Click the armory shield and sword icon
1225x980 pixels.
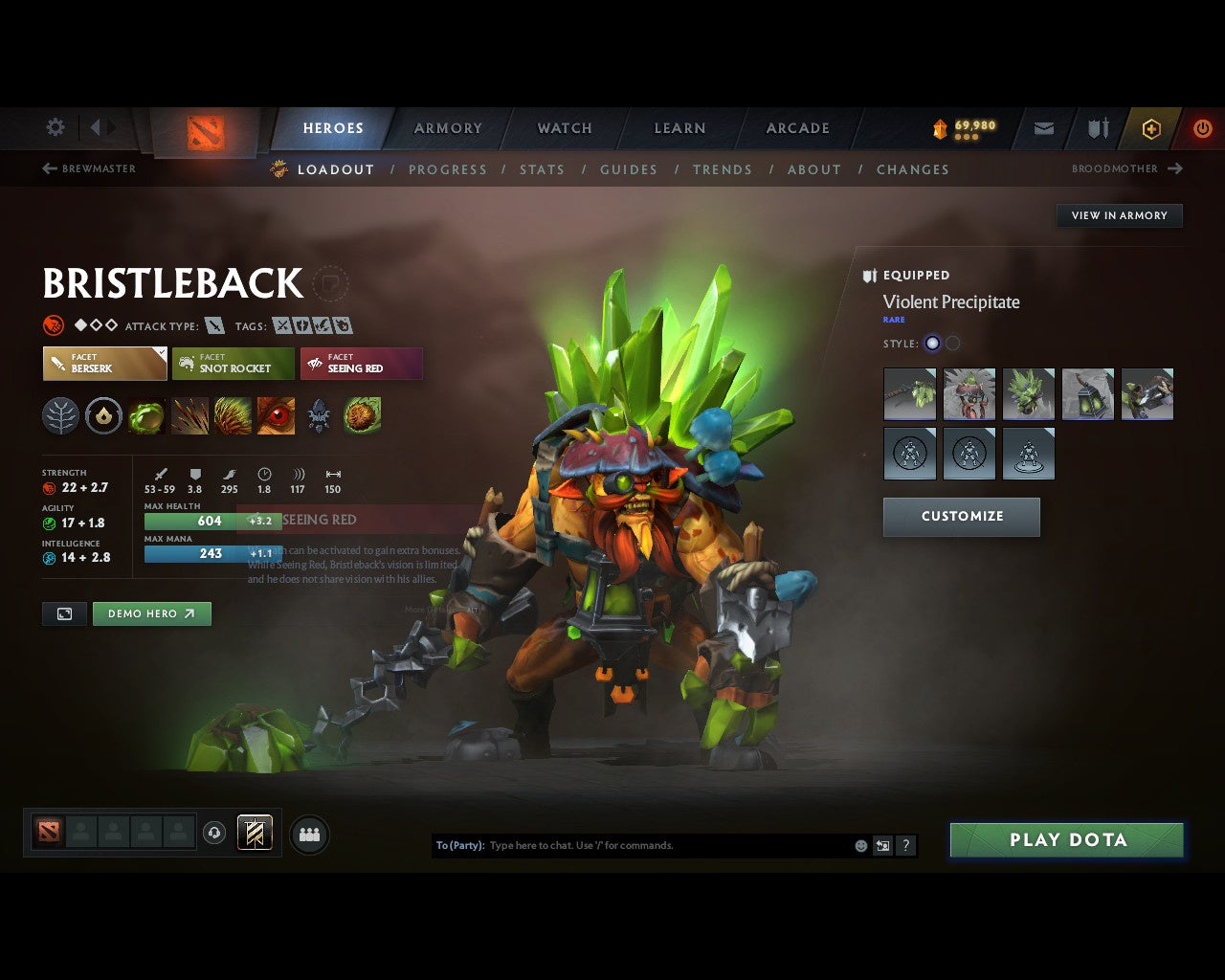pos(1097,128)
